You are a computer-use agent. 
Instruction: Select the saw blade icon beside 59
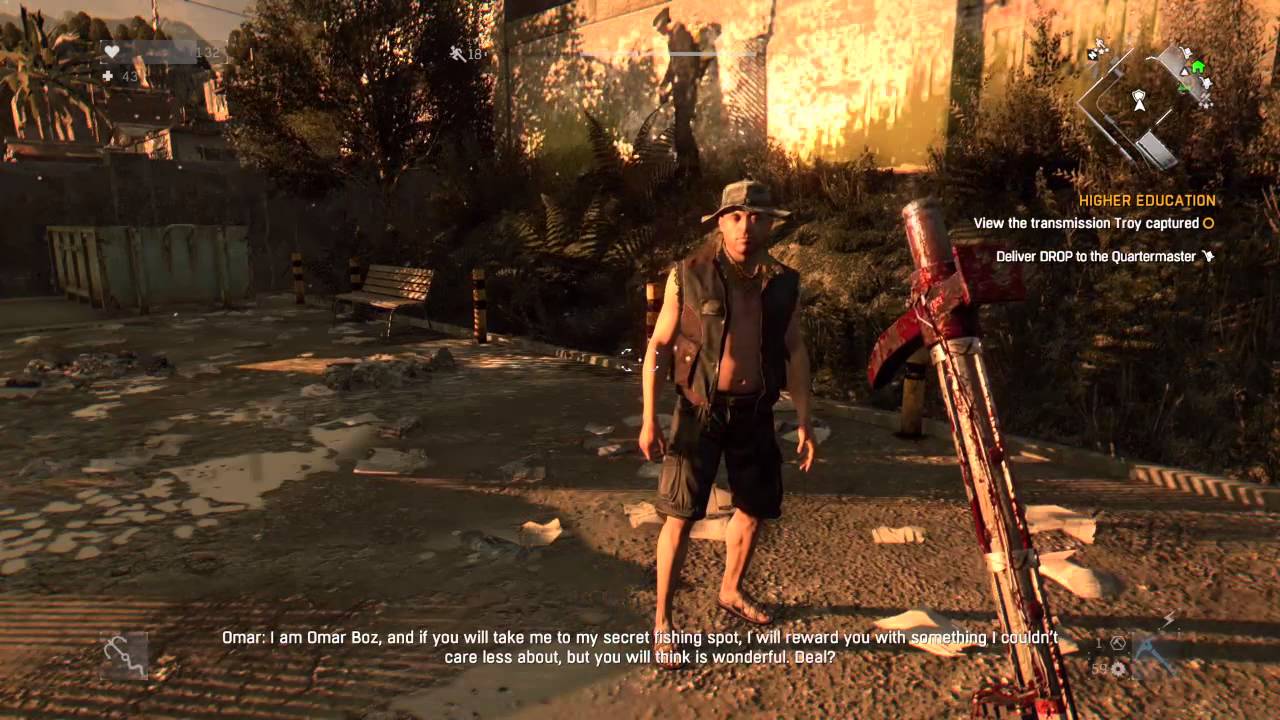click(1118, 669)
